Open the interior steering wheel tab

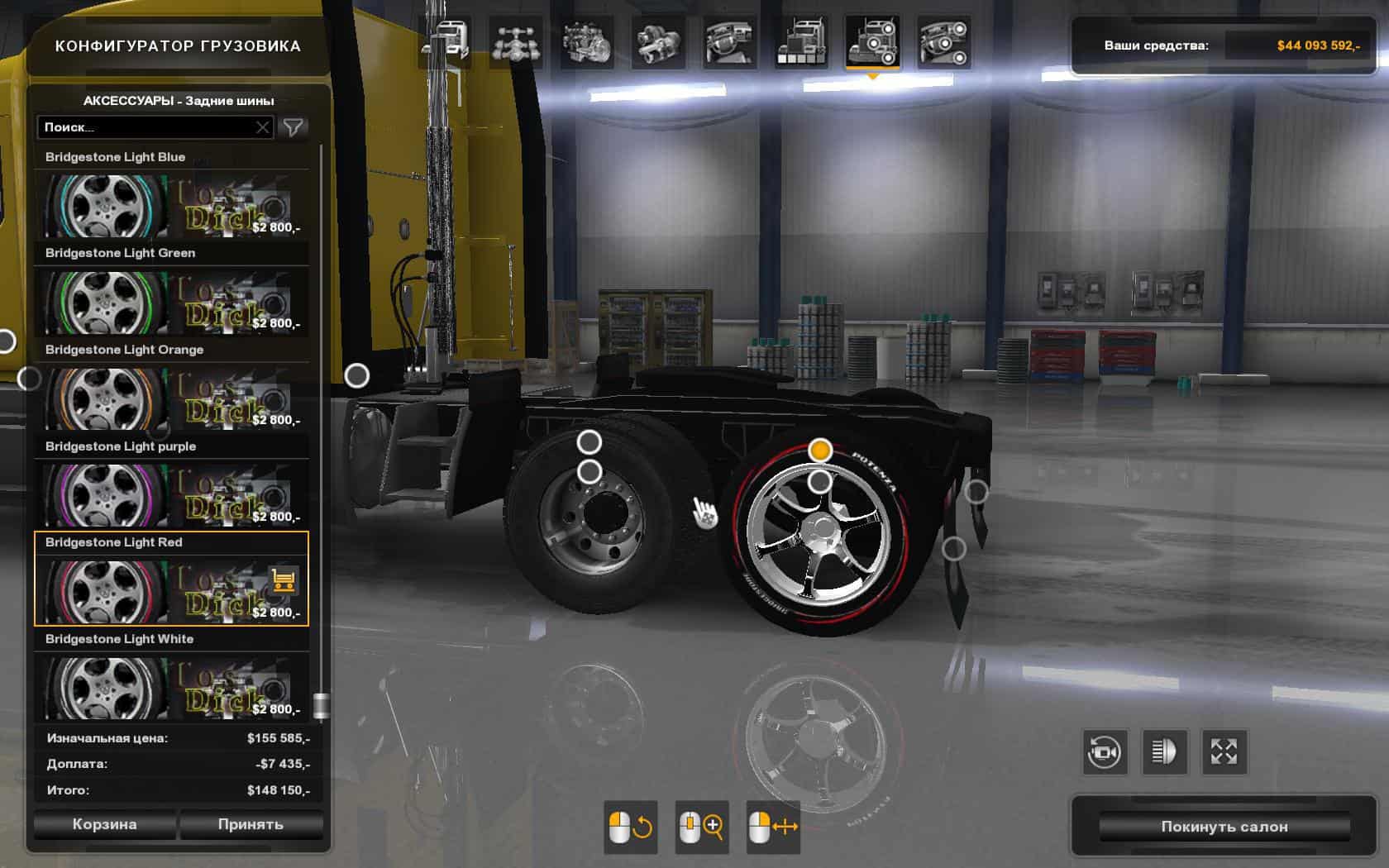tap(729, 43)
